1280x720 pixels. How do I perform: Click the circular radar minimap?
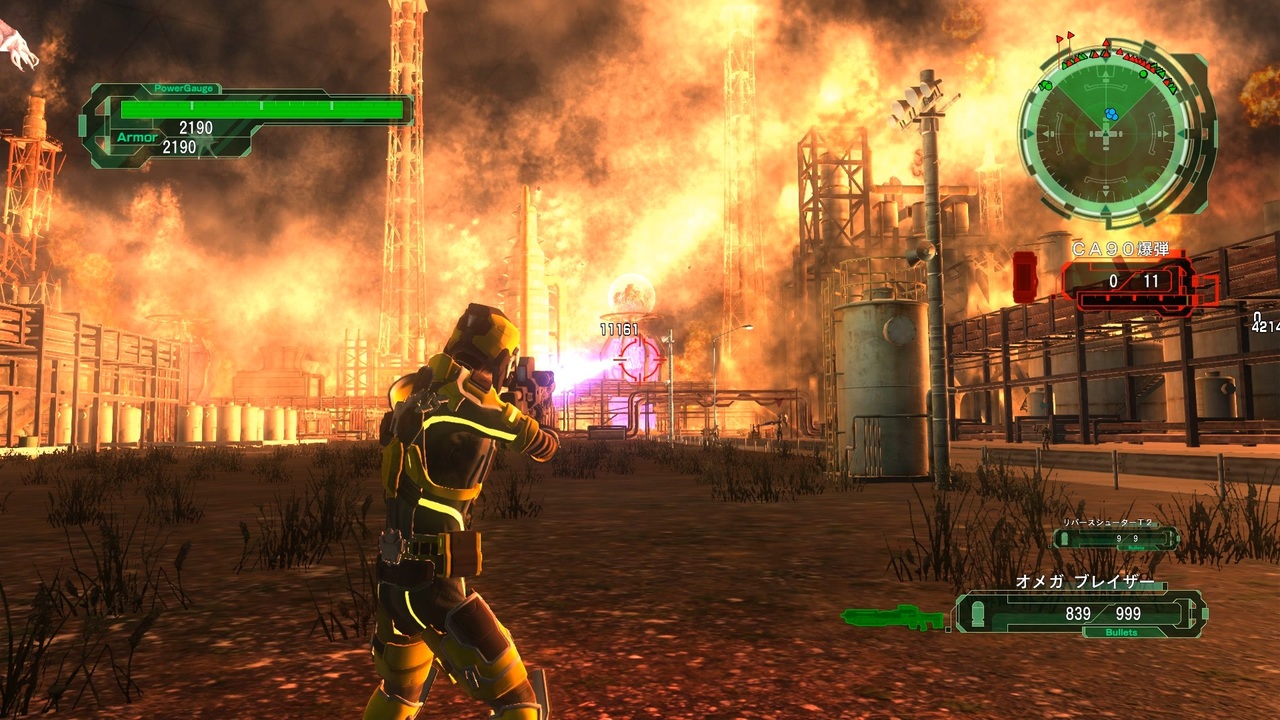tap(1108, 133)
